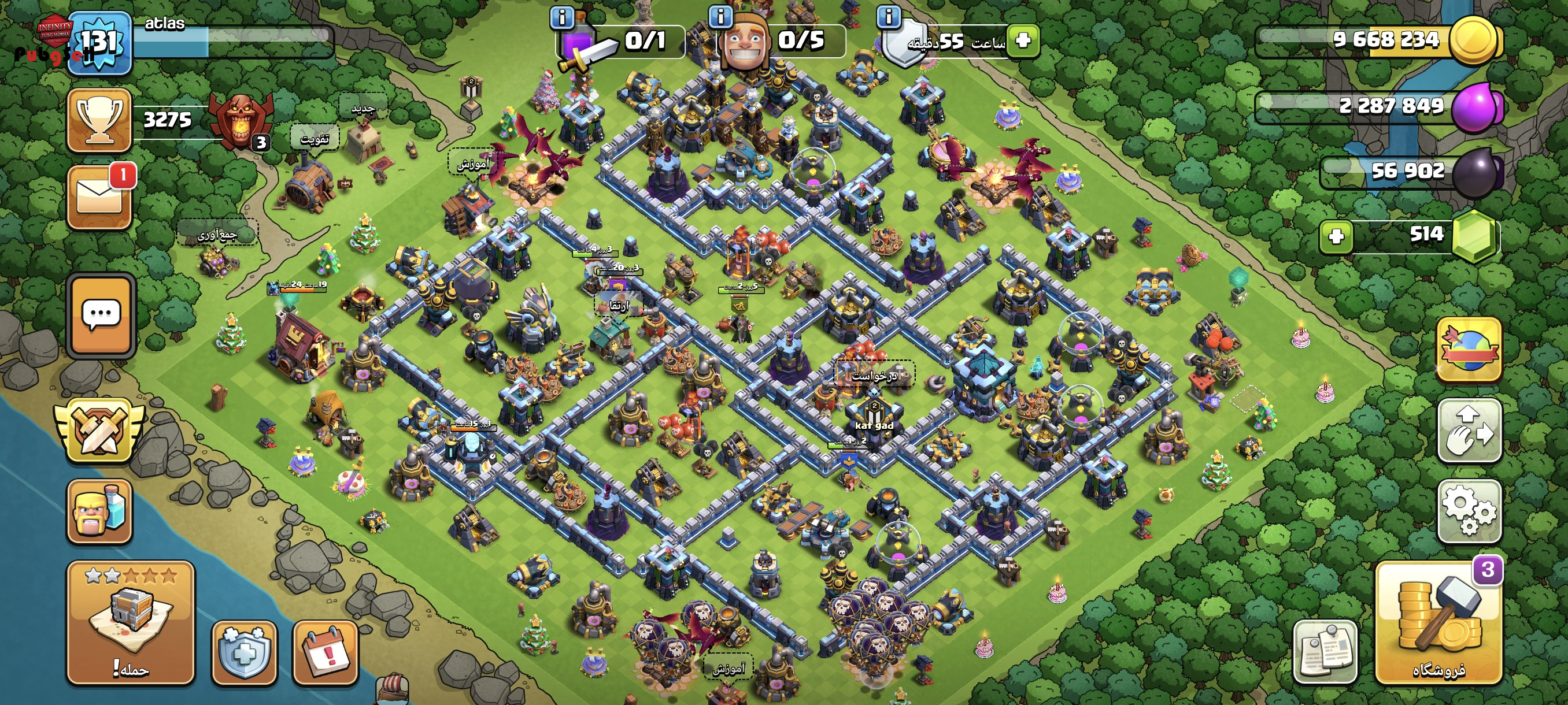The image size is (1568, 705).
Task: Add gems with the green plus button
Action: (1336, 236)
